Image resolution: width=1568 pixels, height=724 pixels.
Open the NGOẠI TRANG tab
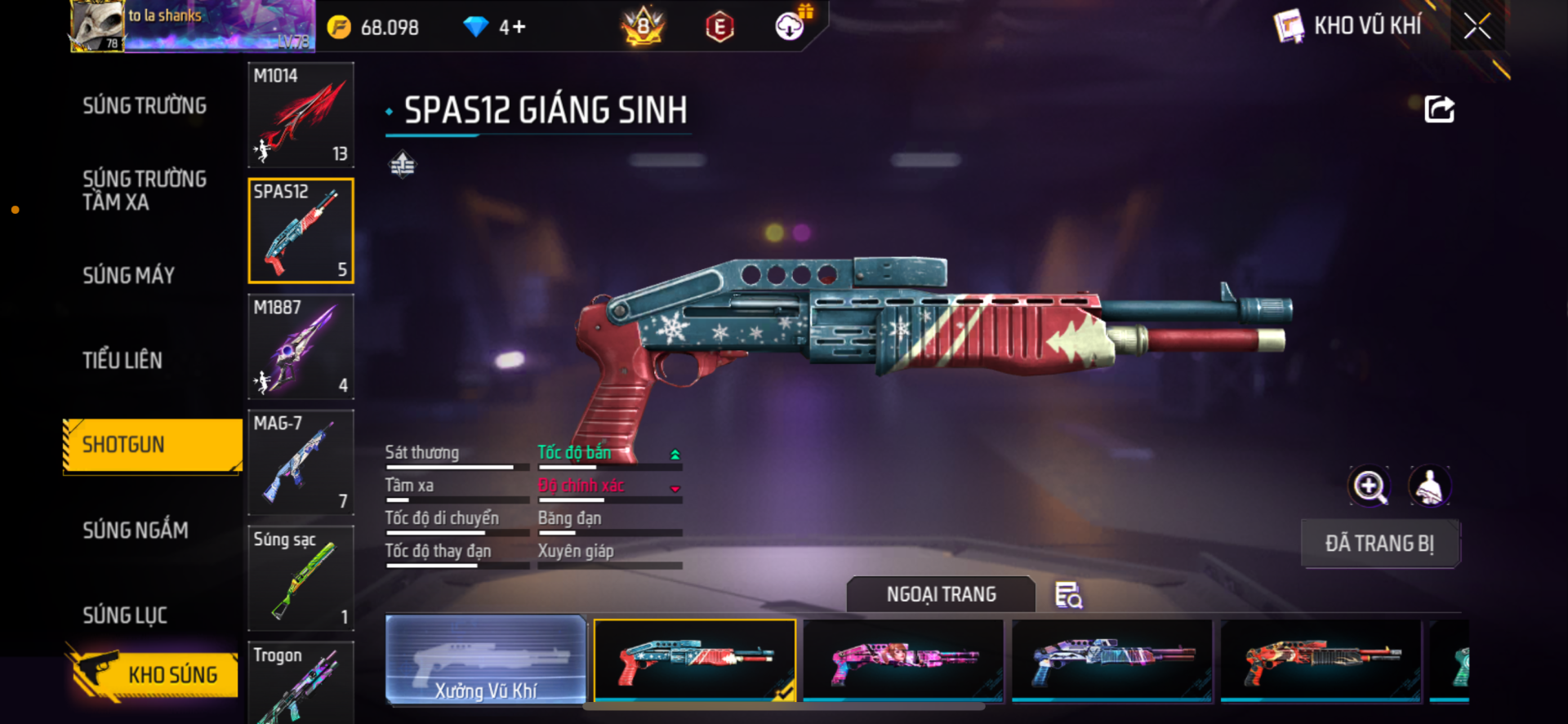941,594
